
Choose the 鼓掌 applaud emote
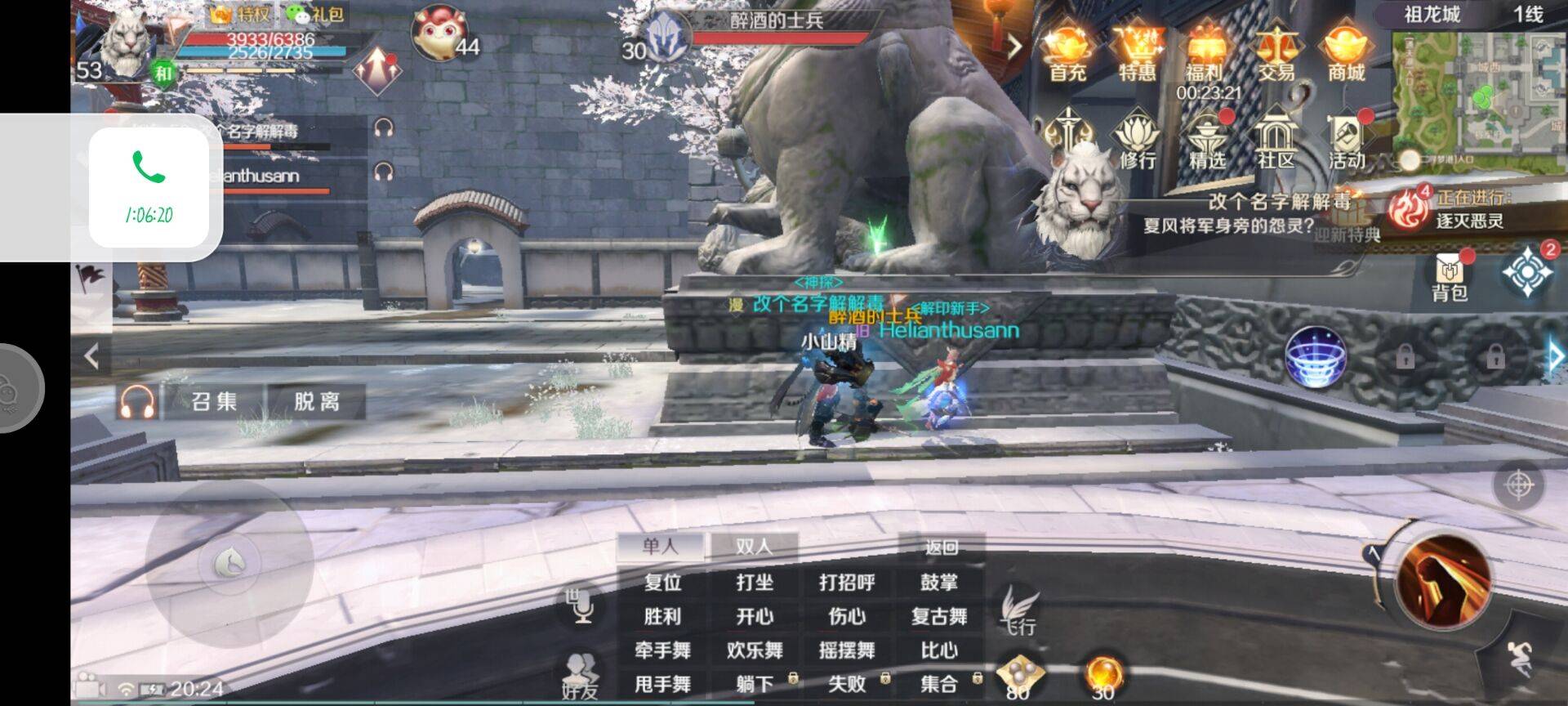pos(939,583)
